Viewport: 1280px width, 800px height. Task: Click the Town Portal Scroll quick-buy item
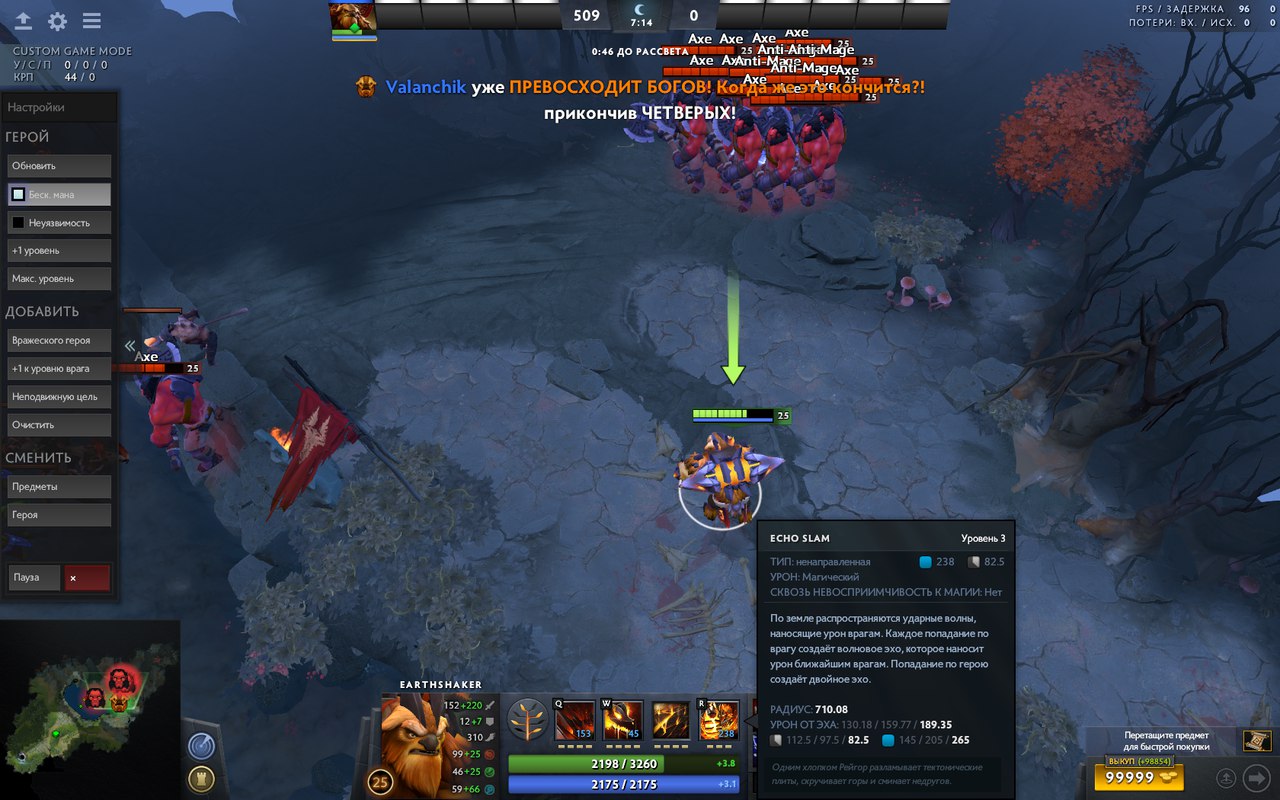[1257, 741]
